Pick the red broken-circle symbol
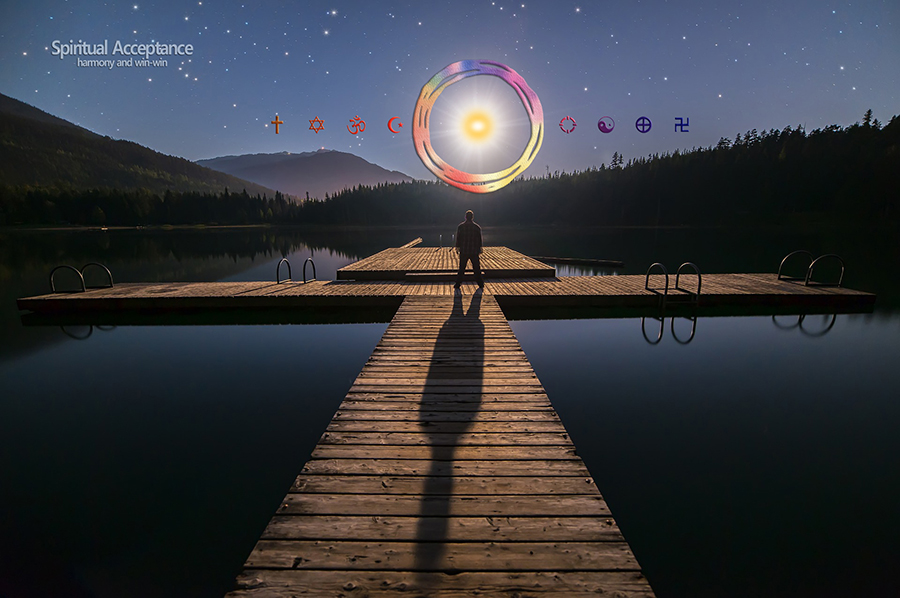 (567, 124)
